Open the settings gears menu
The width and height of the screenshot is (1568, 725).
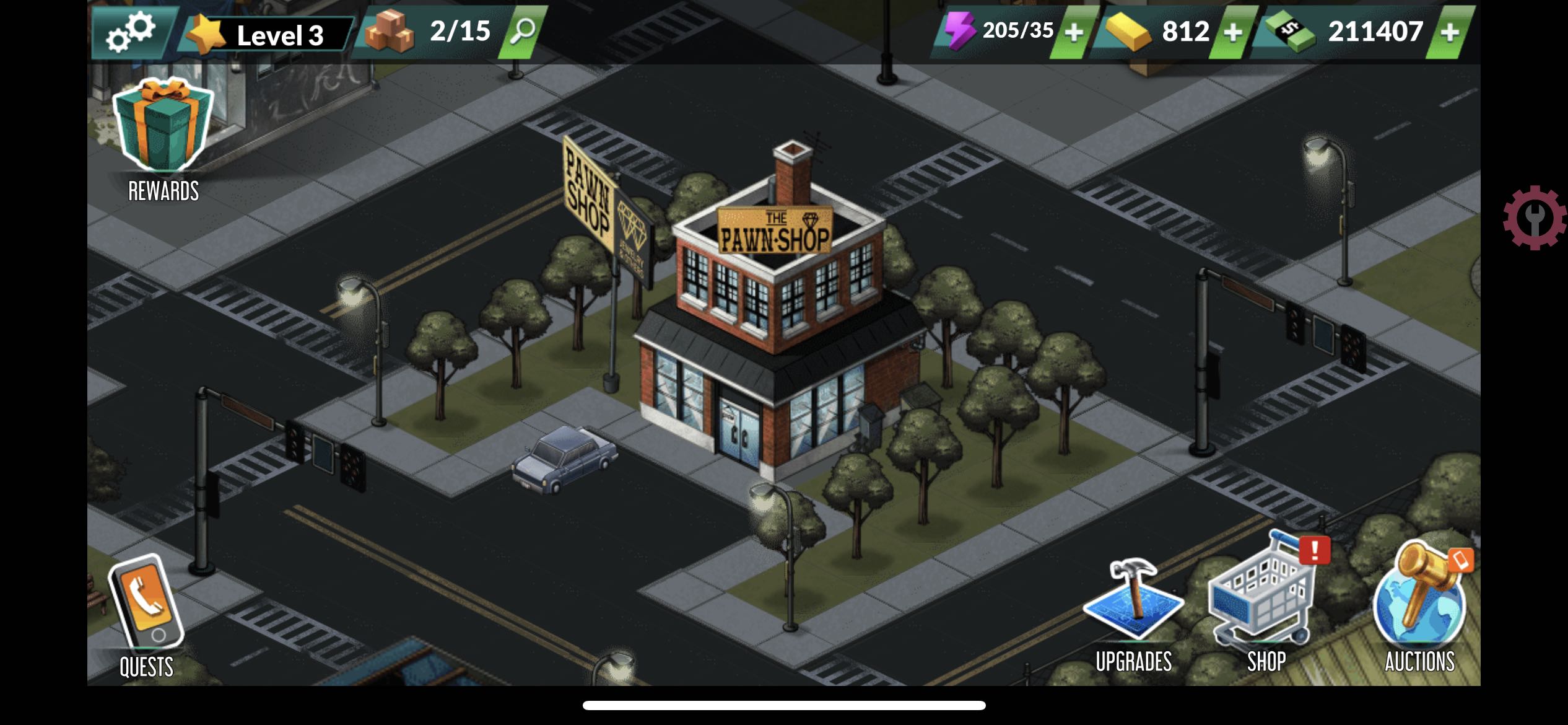point(131,32)
